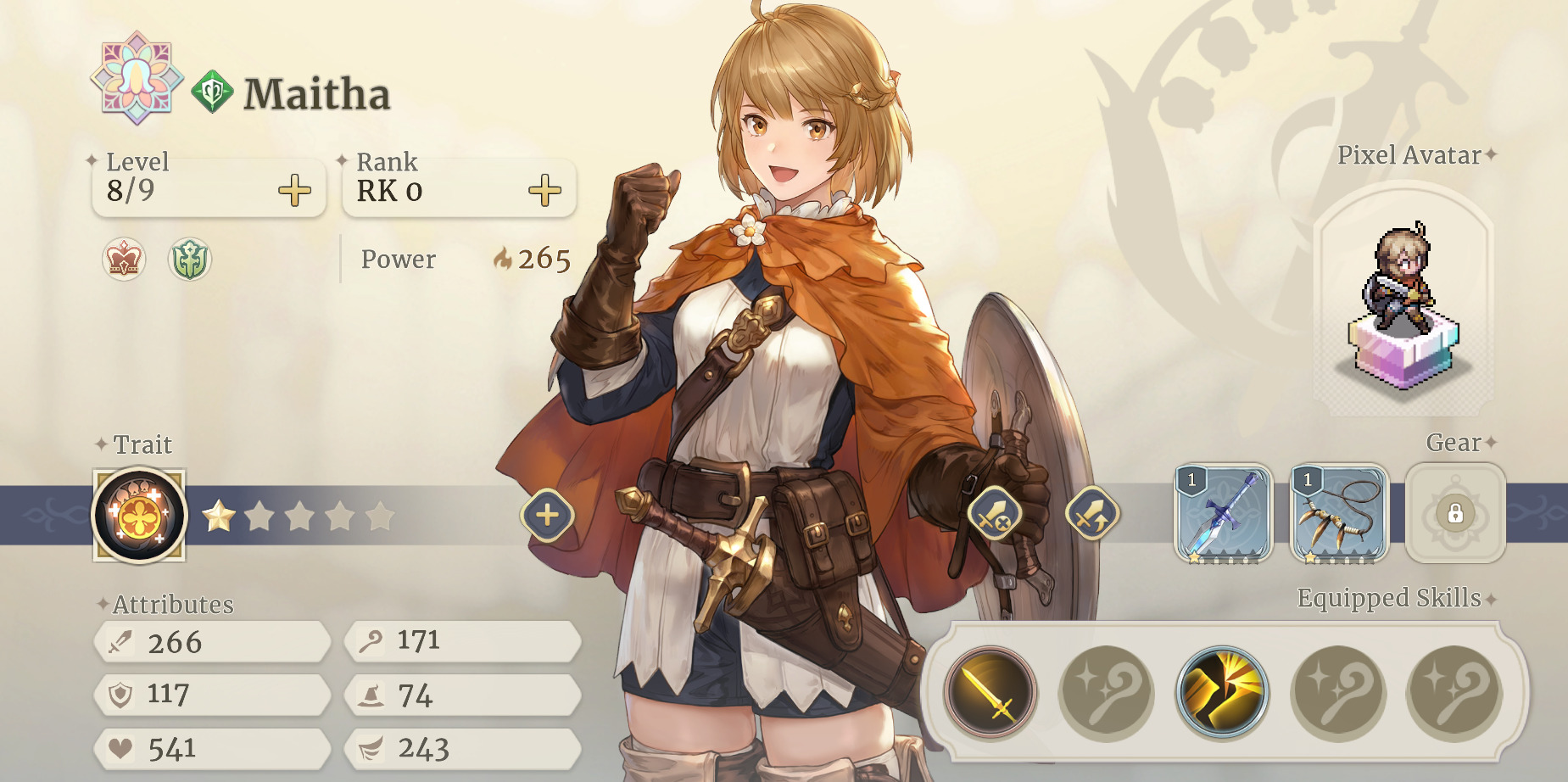The height and width of the screenshot is (782, 1568).
Task: Select the golden sword skill
Action: coord(990,691)
